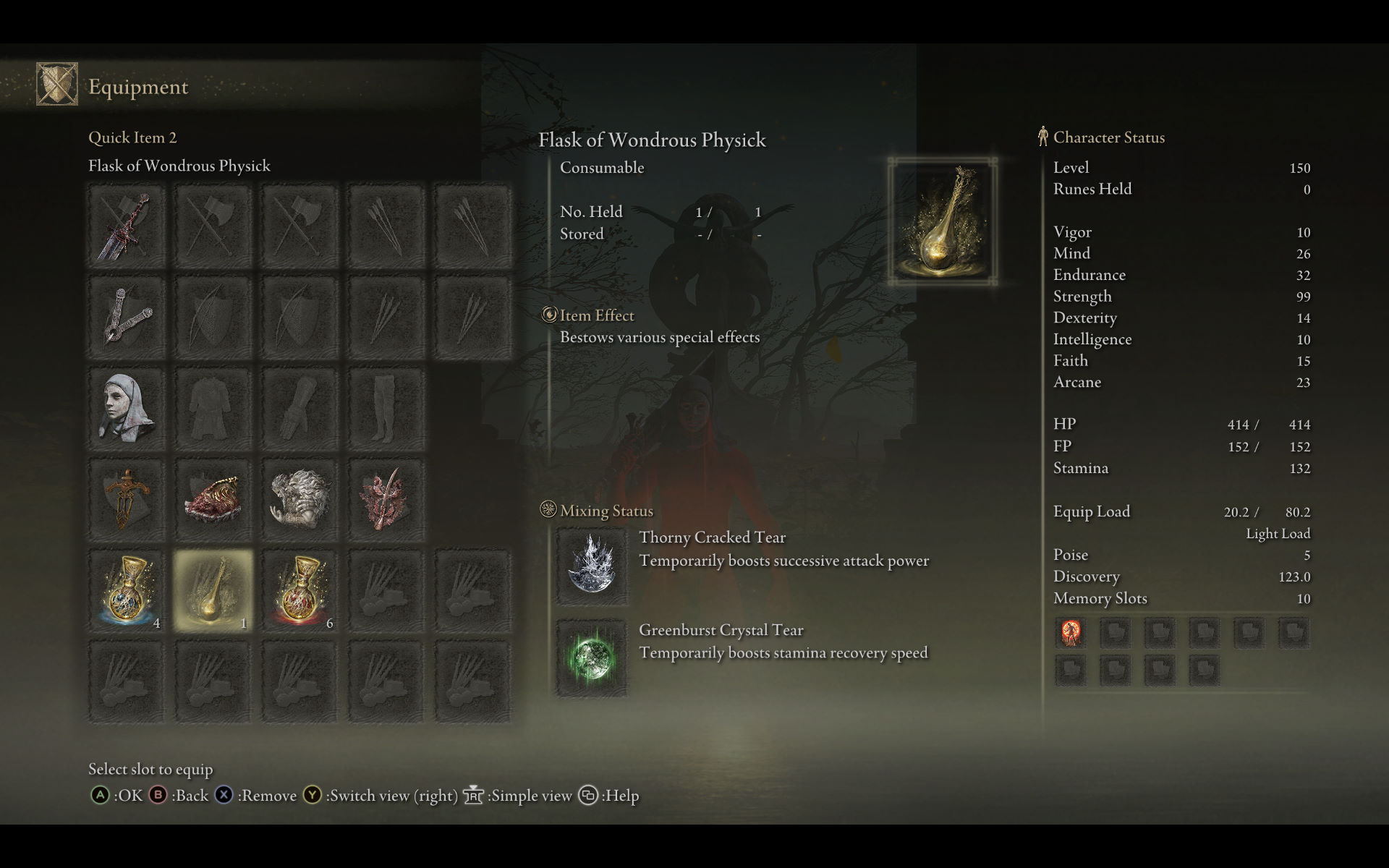The image size is (1389, 868).
Task: Select the red shell-shaped talisman slot
Action: pos(213,499)
